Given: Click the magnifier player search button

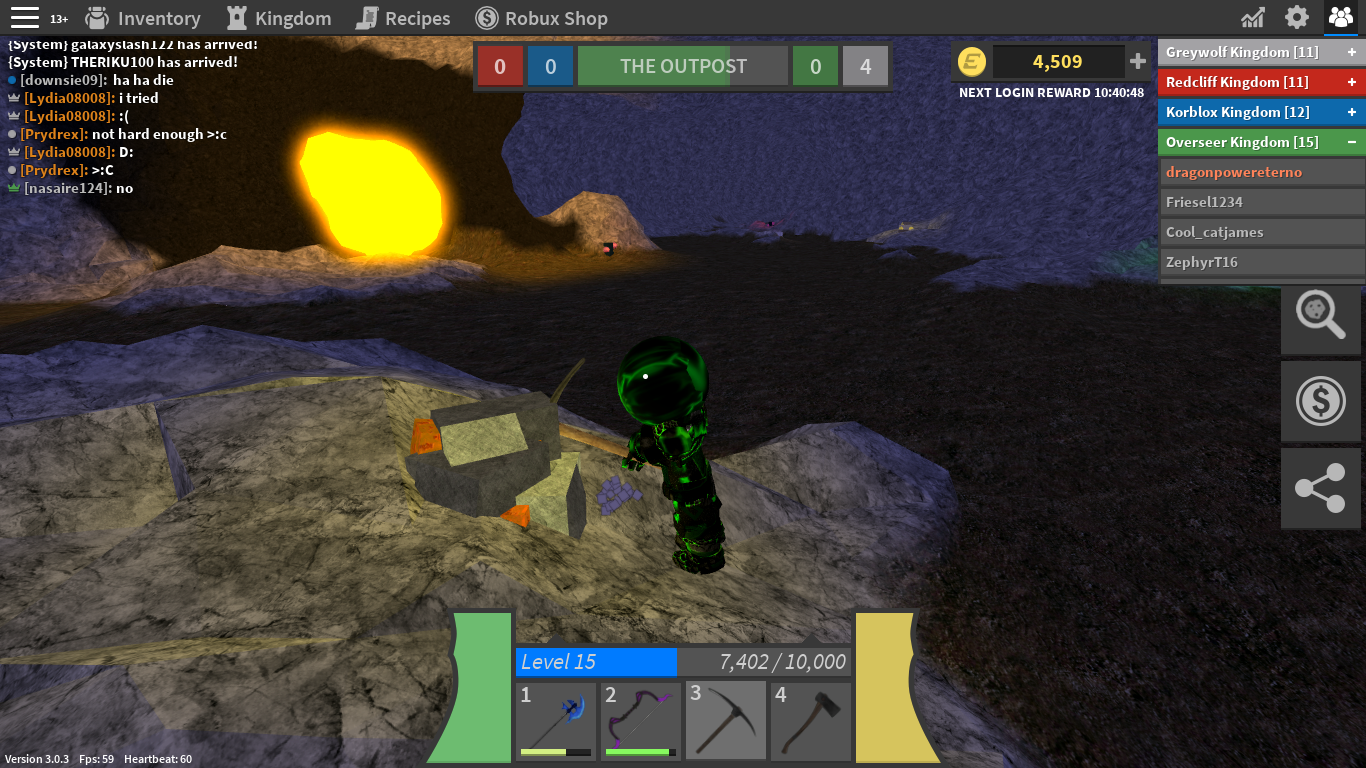Looking at the screenshot, I should tap(1321, 318).
